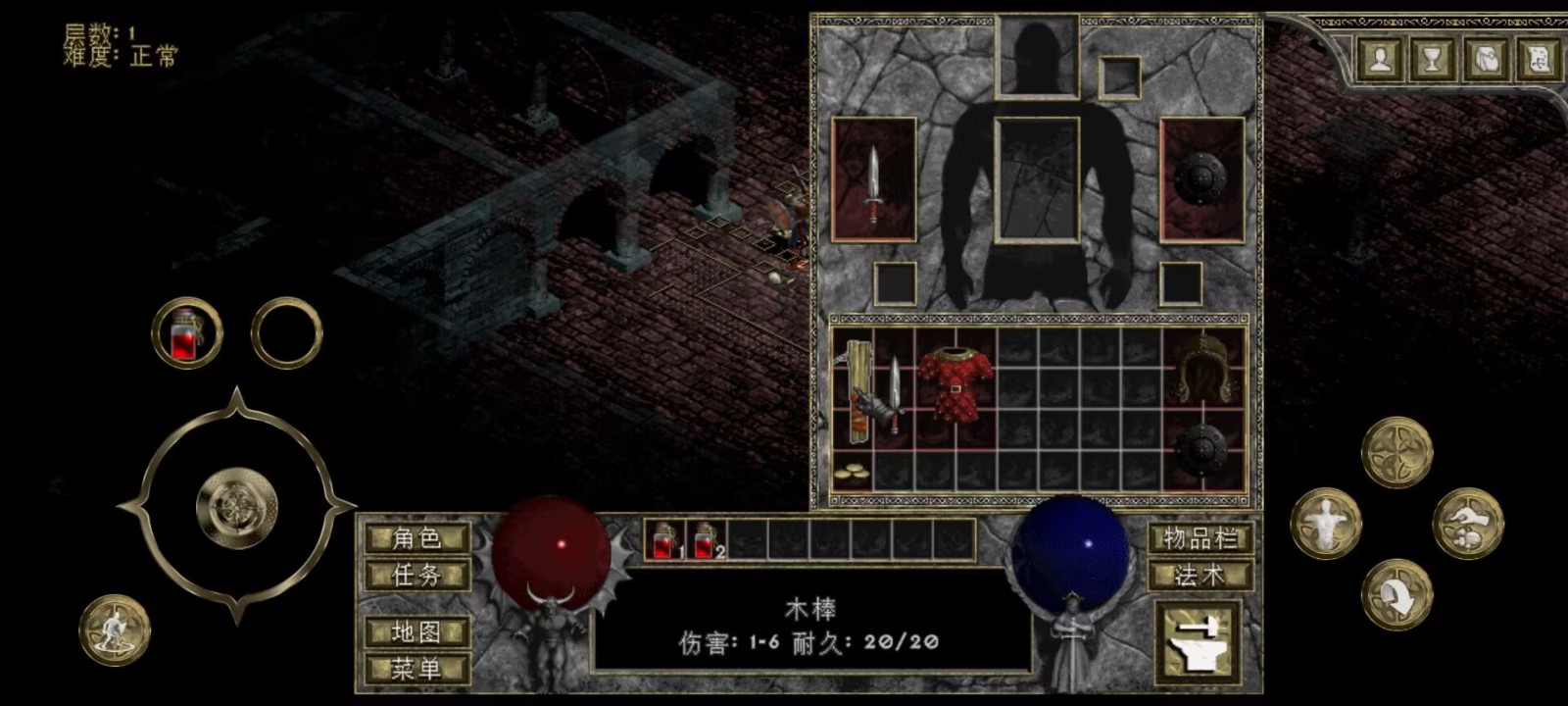This screenshot has height=706, width=1568.
Task: Open the 菜单 menu
Action: pos(416,669)
